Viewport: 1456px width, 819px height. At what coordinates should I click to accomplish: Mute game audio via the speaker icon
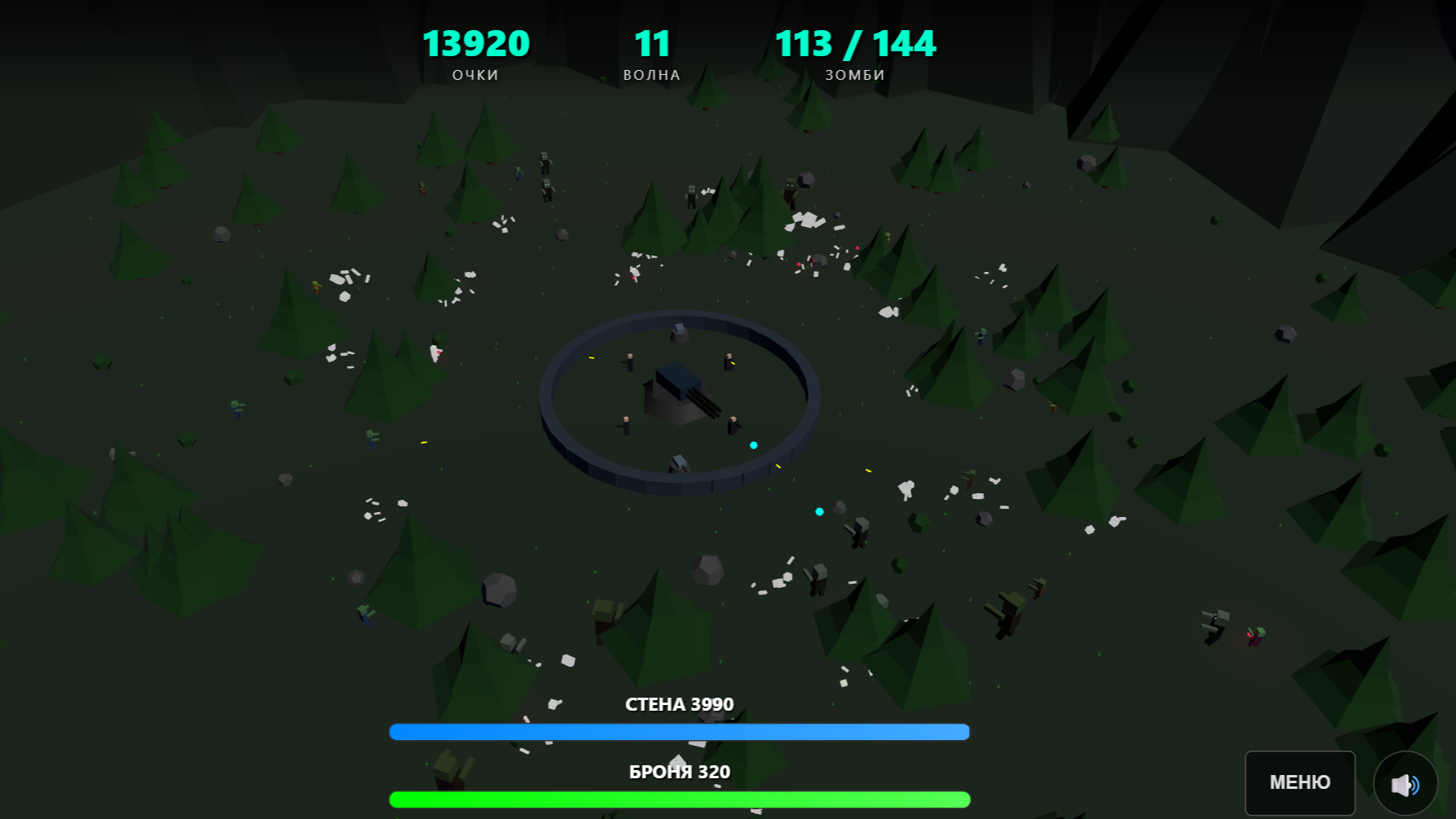click(x=1406, y=783)
